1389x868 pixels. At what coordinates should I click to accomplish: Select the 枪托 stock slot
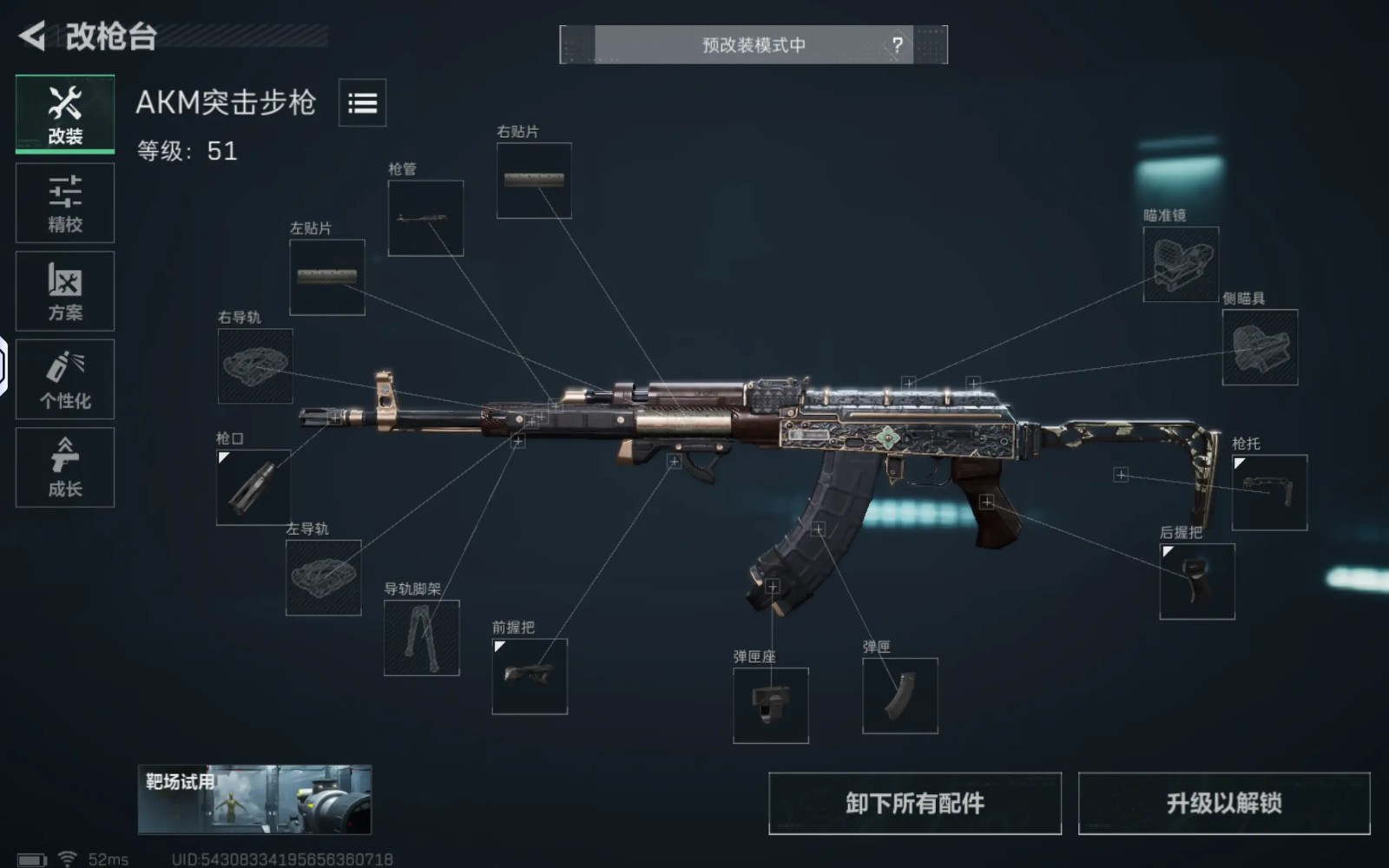[x=1269, y=492]
